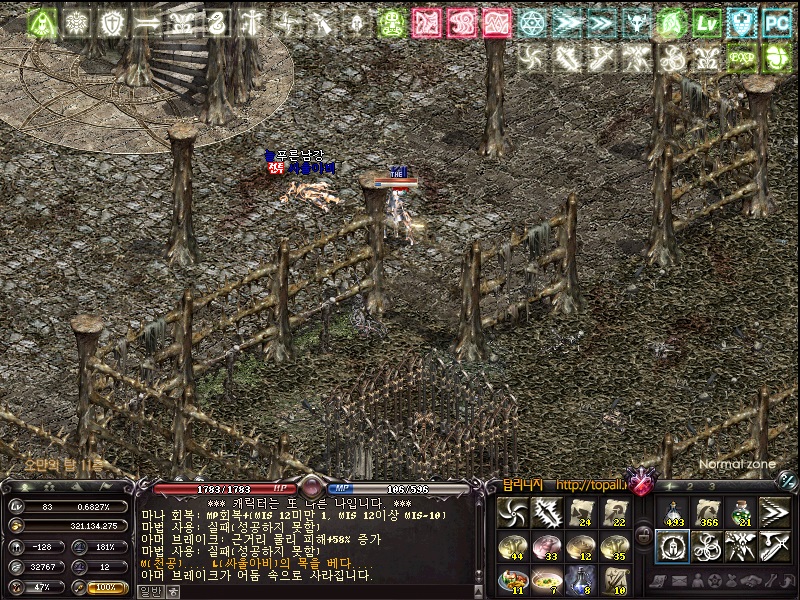Use the pink coin stack of 33
The width and height of the screenshot is (800, 600).
(546, 546)
